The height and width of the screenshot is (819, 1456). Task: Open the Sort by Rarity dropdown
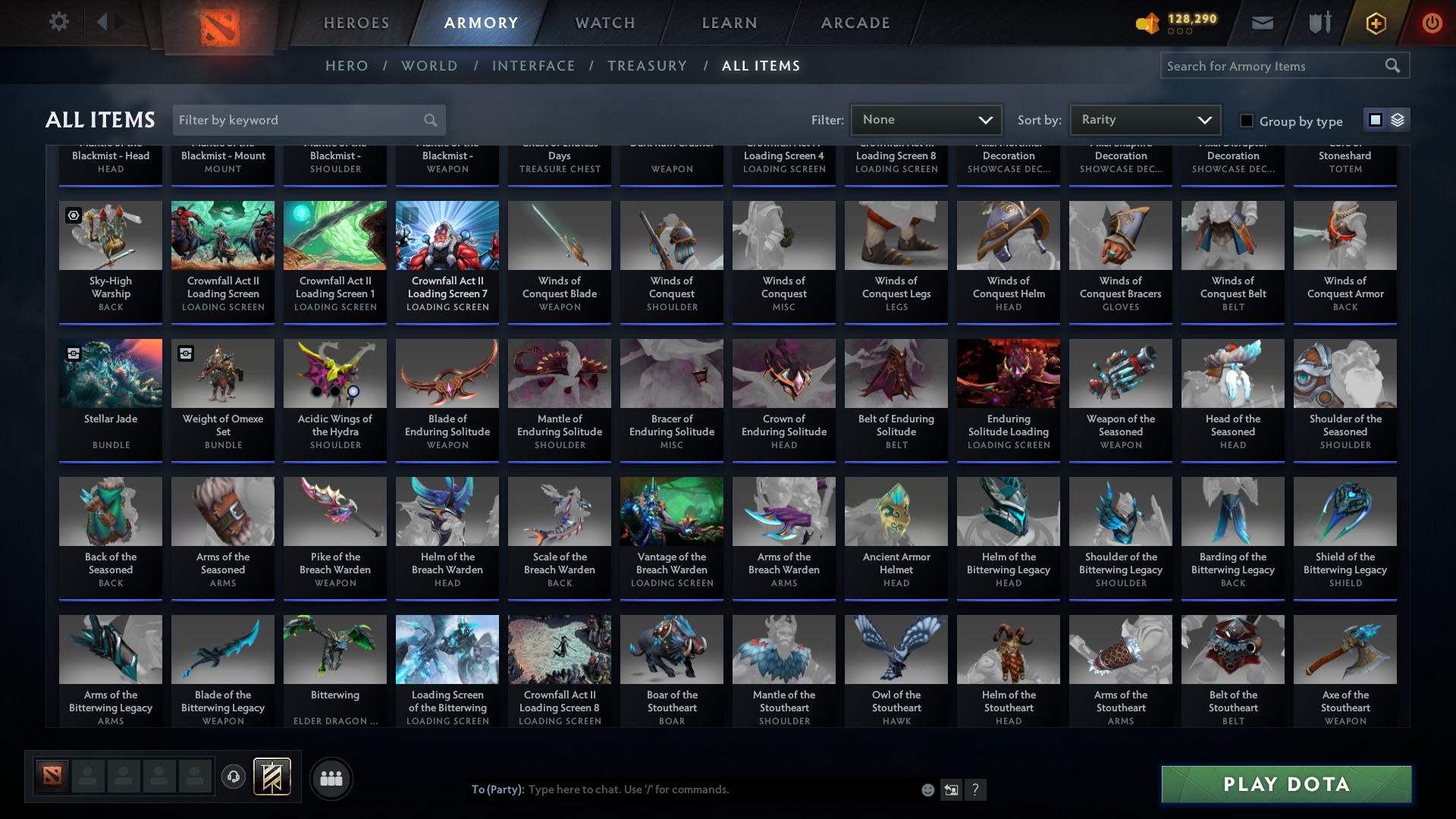click(1145, 119)
